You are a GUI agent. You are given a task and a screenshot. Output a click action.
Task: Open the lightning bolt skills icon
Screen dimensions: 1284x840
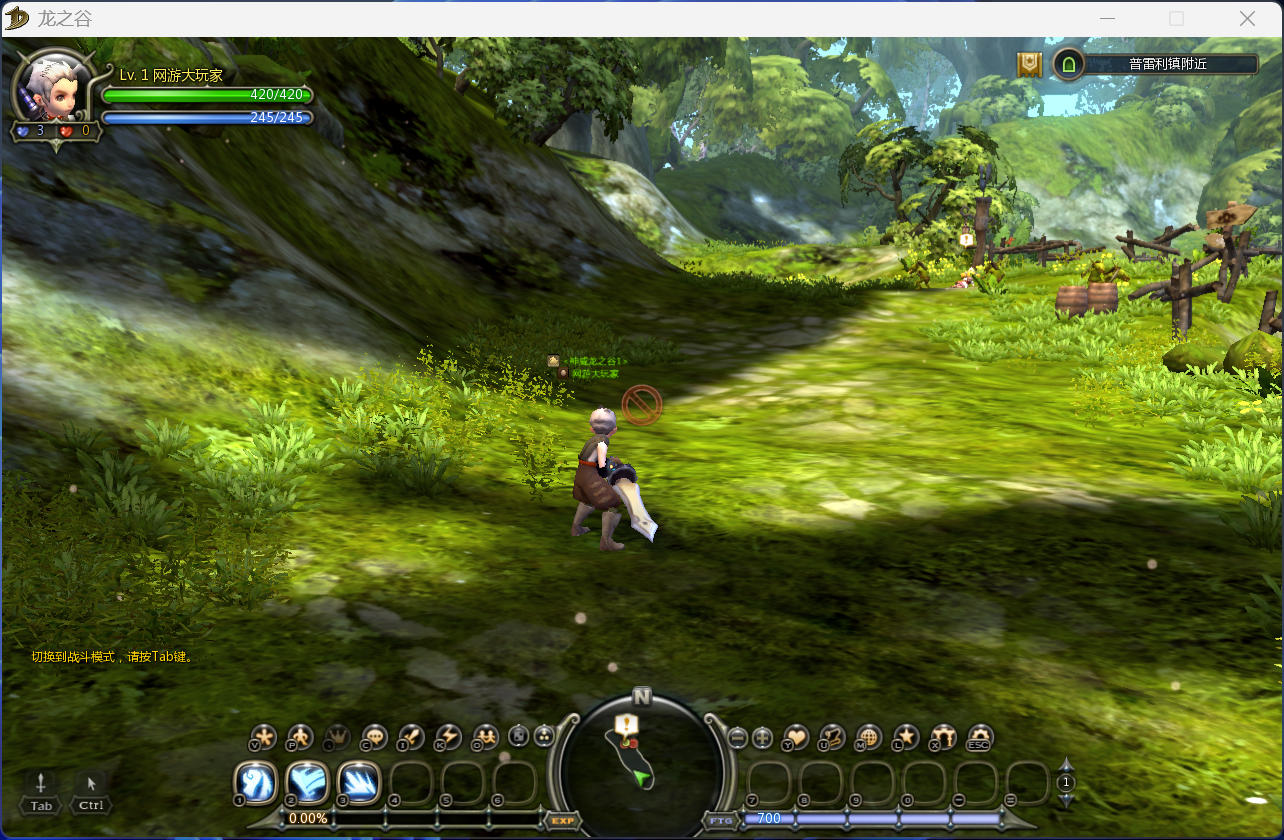[x=448, y=737]
